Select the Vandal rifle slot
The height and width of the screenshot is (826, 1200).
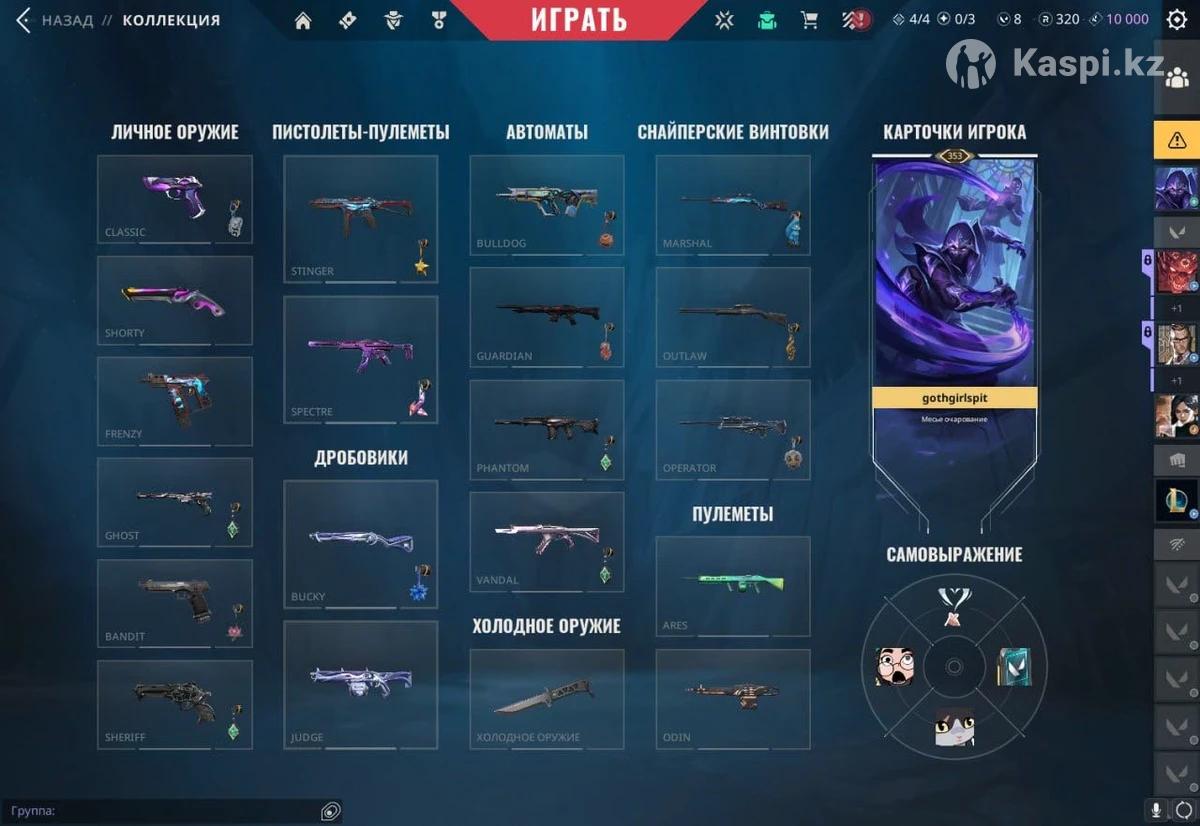click(546, 541)
